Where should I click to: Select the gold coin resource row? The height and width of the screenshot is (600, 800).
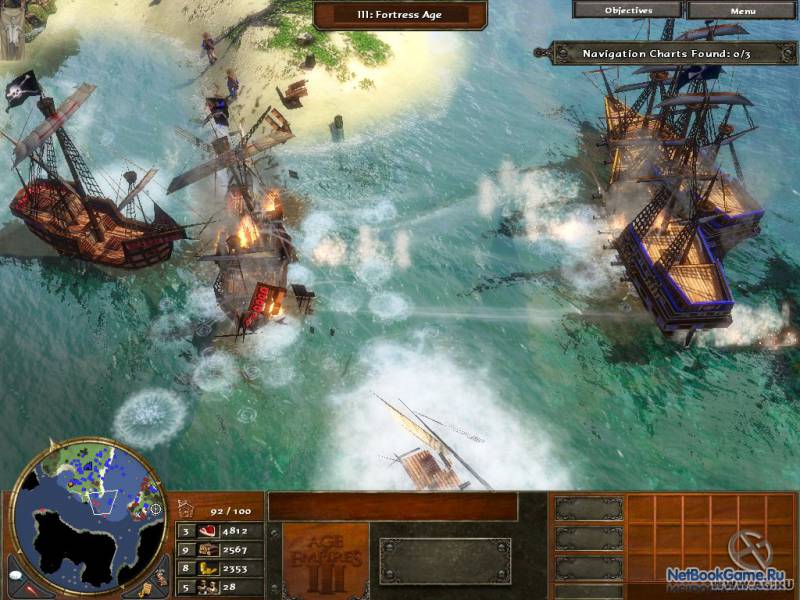click(x=220, y=568)
